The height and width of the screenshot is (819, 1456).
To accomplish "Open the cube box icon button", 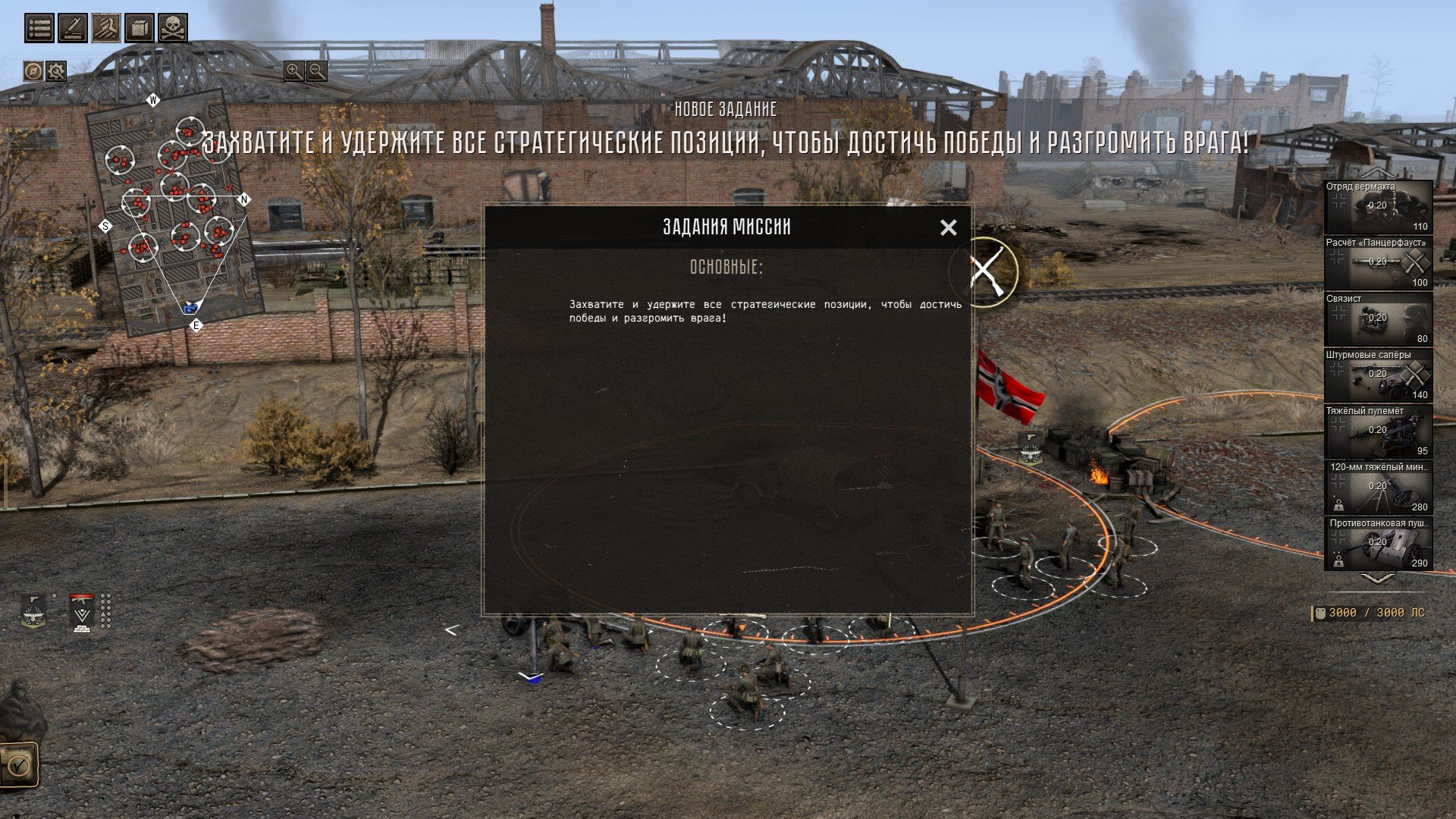I will (140, 28).
